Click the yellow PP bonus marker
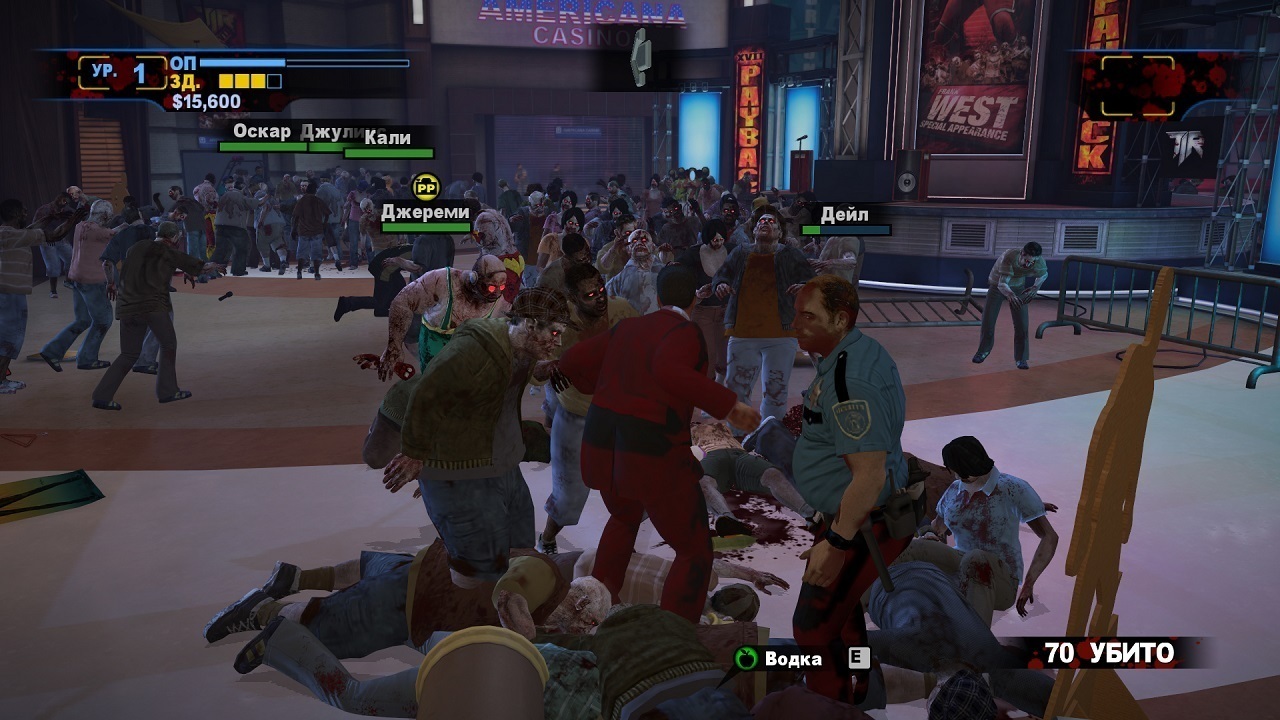This screenshot has height=720, width=1280. tap(426, 185)
